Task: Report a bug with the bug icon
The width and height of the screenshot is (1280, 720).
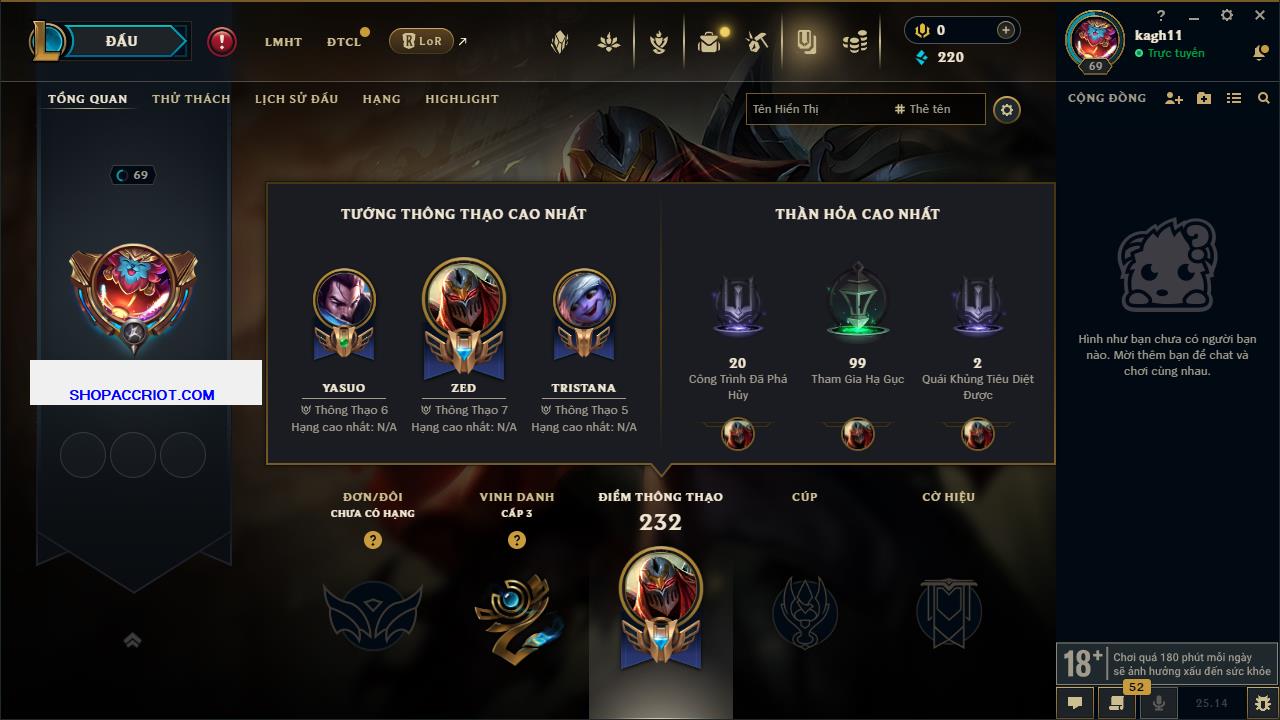Action: pos(1262,703)
